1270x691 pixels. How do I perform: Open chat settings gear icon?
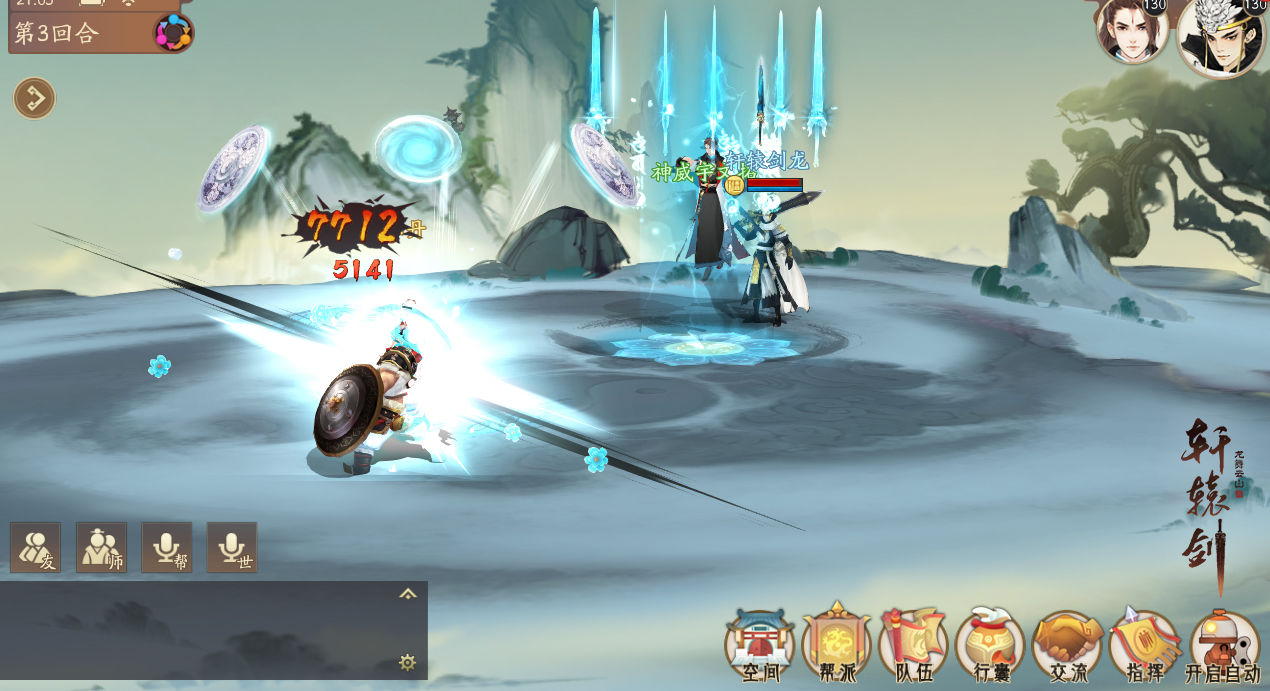point(407,662)
